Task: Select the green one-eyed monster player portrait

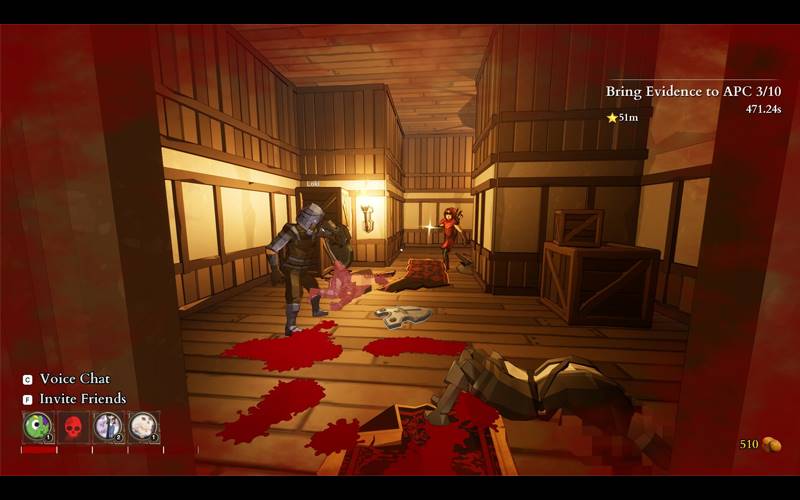Action: click(x=38, y=427)
